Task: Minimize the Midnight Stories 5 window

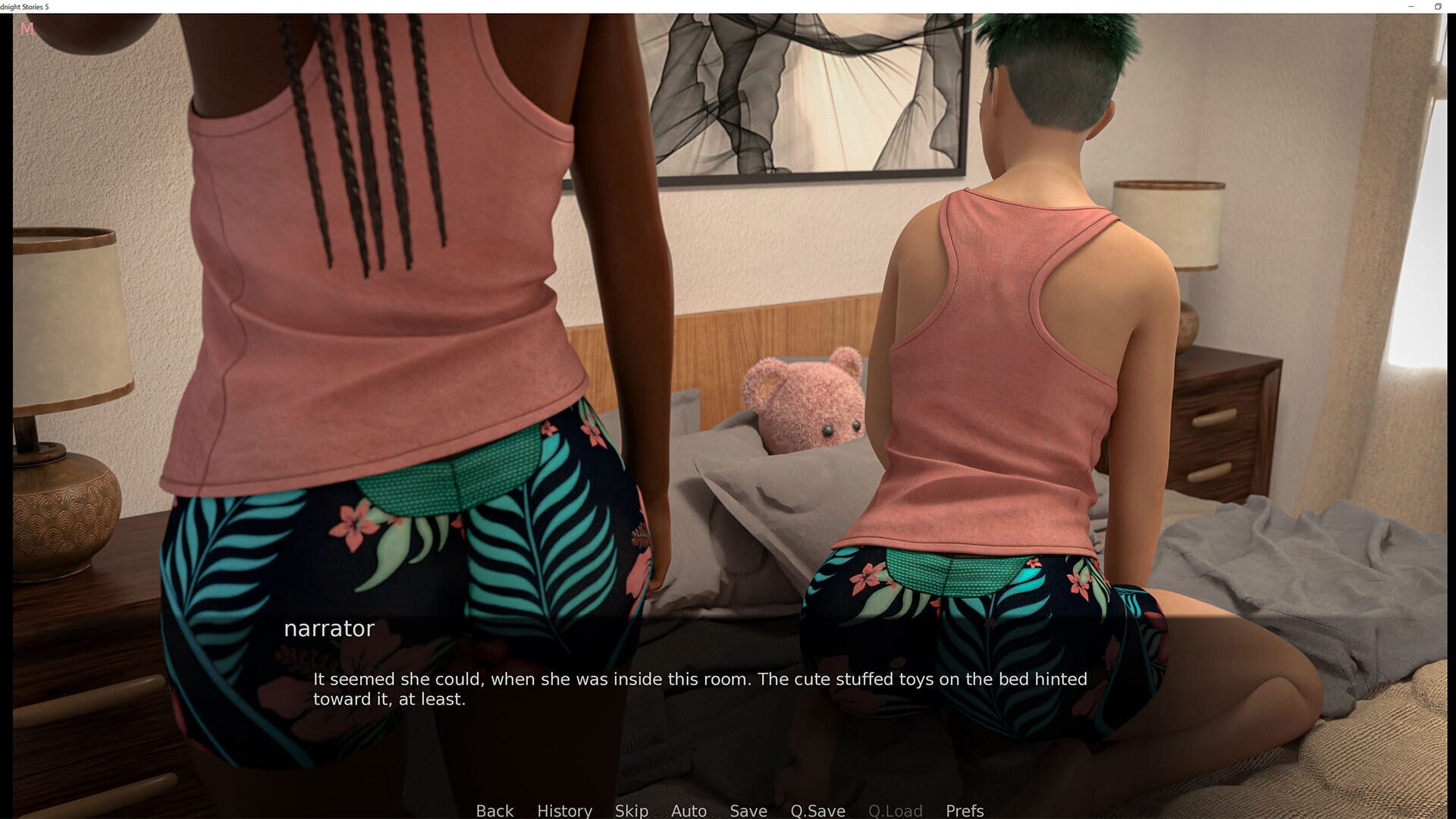Action: [x=1412, y=7]
